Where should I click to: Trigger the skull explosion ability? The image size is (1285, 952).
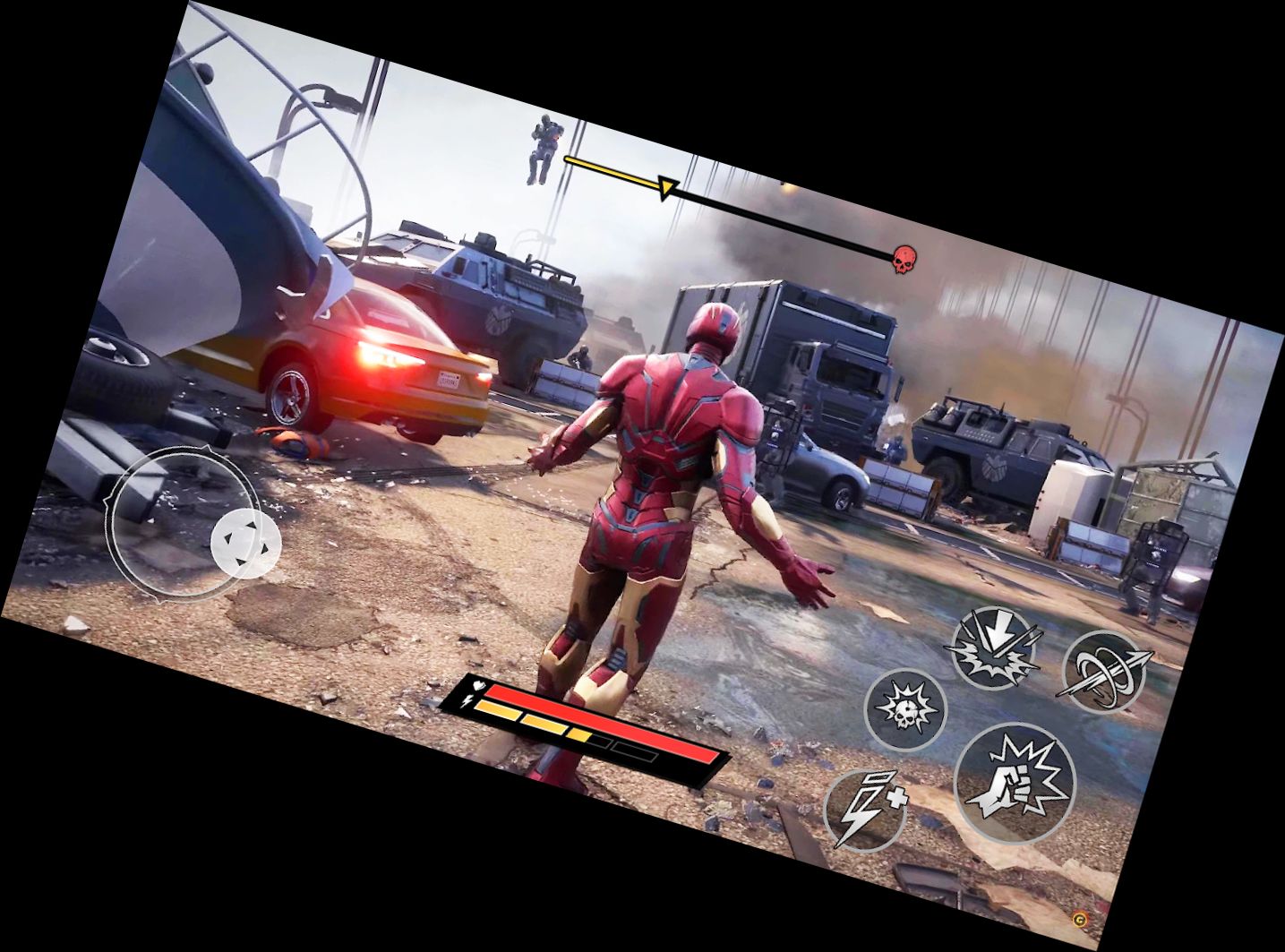[x=905, y=708]
